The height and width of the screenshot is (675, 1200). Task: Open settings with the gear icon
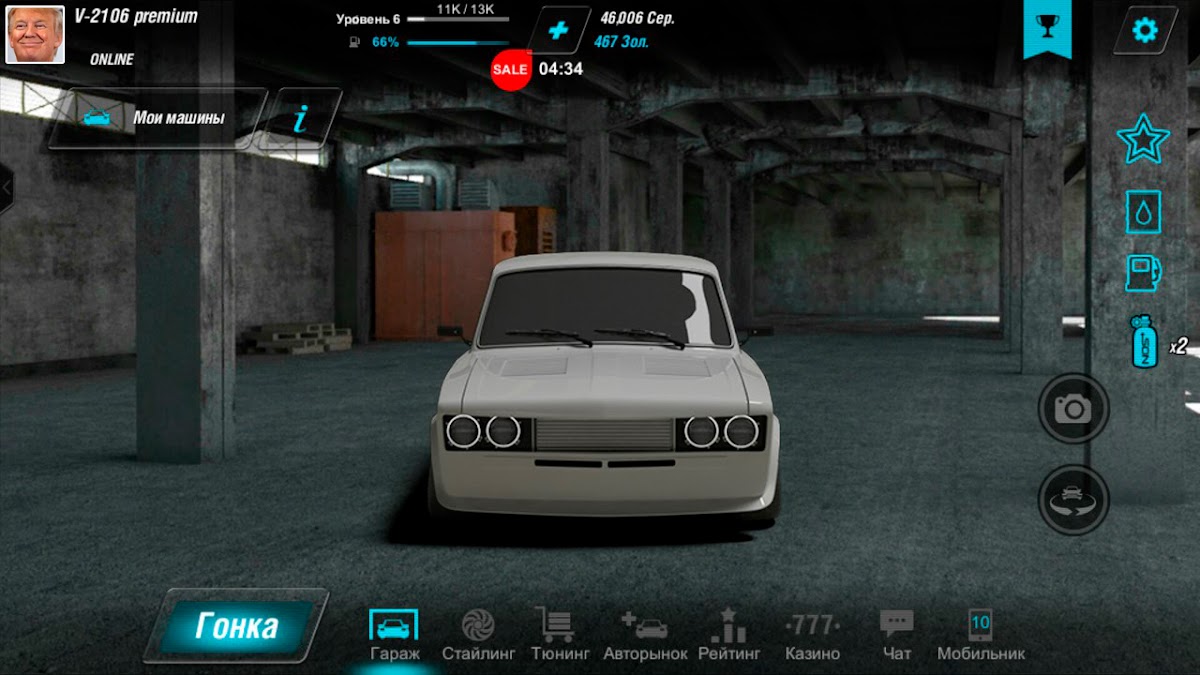pos(1144,30)
